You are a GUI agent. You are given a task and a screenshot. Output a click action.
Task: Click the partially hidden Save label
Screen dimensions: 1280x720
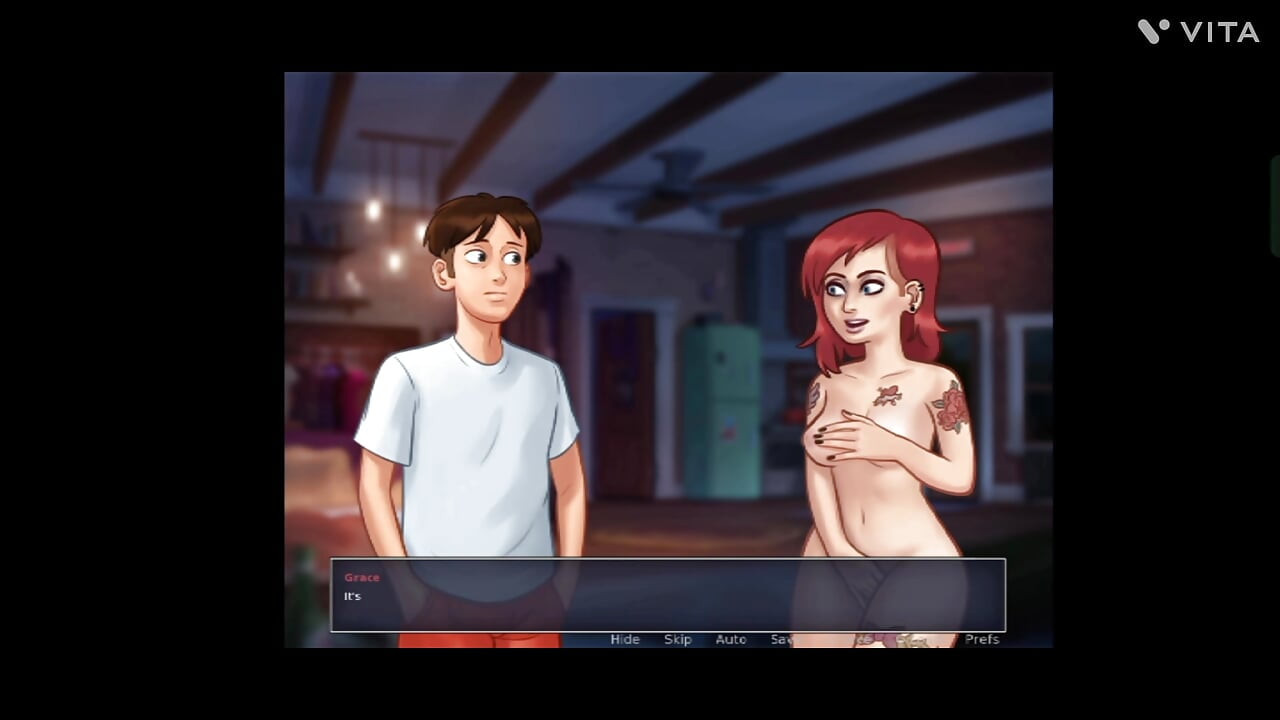(x=784, y=639)
